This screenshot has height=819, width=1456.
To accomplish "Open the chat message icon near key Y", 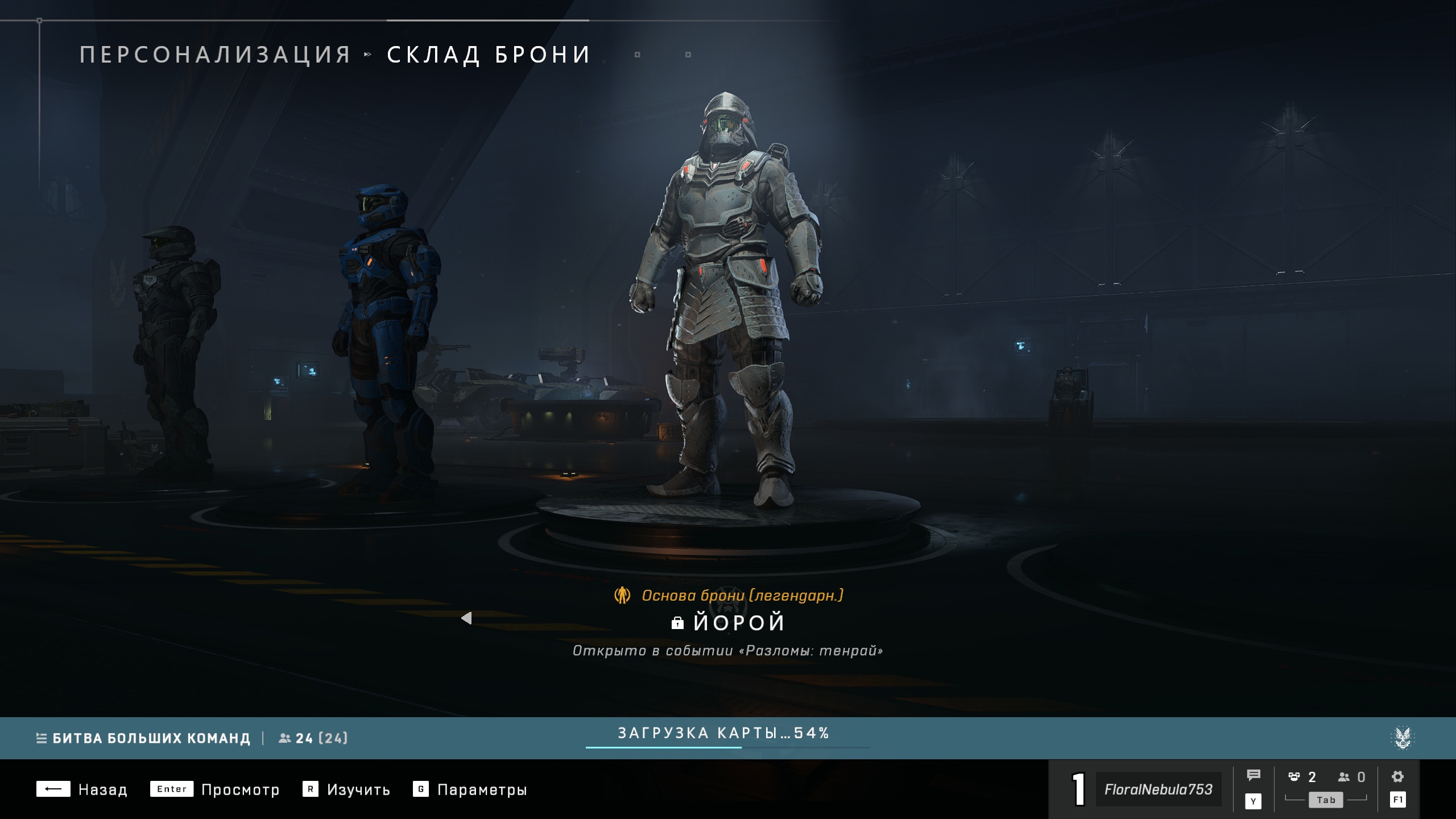I will [x=1254, y=774].
